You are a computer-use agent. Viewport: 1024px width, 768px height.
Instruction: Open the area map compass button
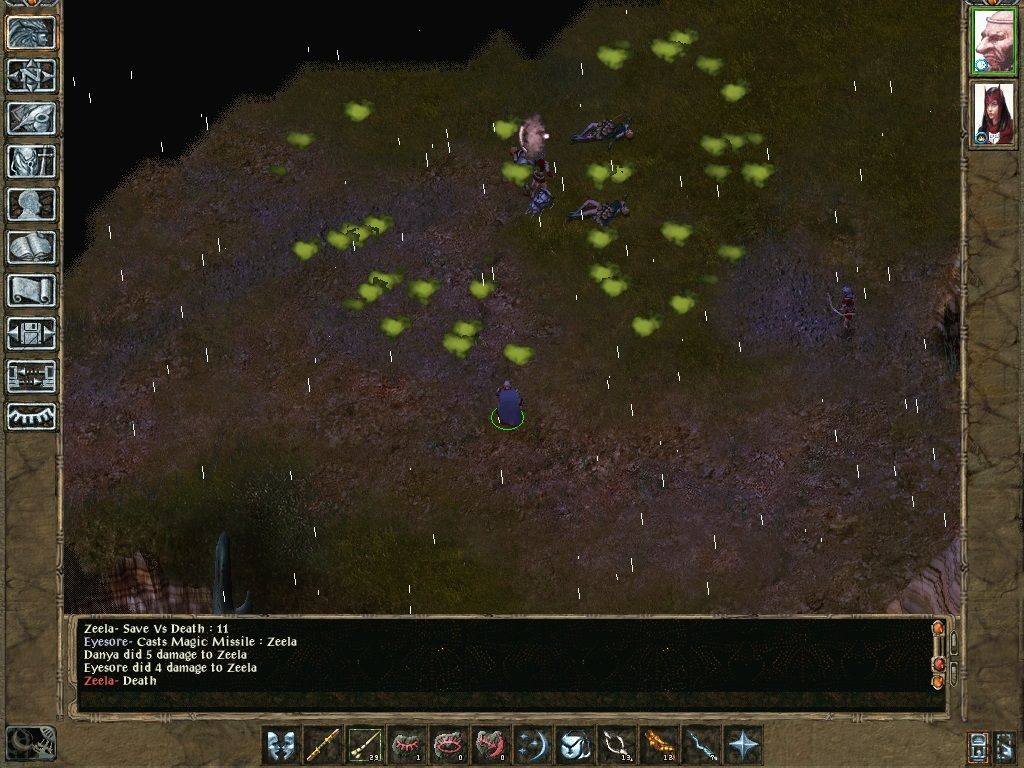point(31,75)
